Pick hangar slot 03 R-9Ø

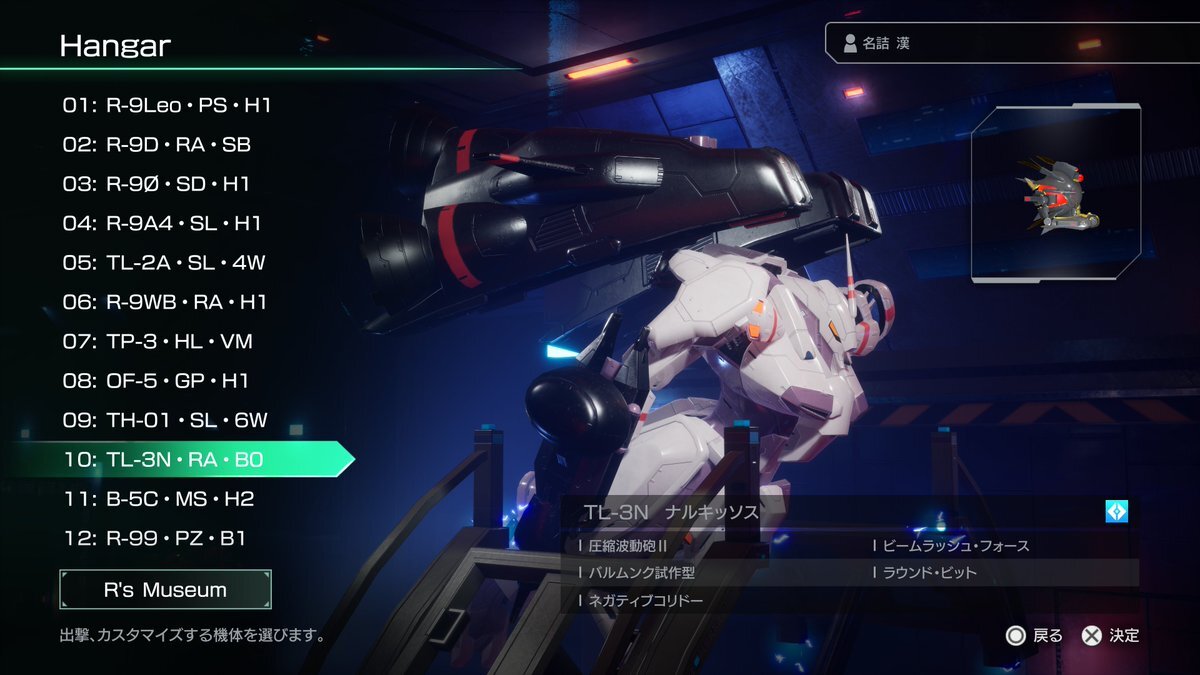click(x=157, y=184)
